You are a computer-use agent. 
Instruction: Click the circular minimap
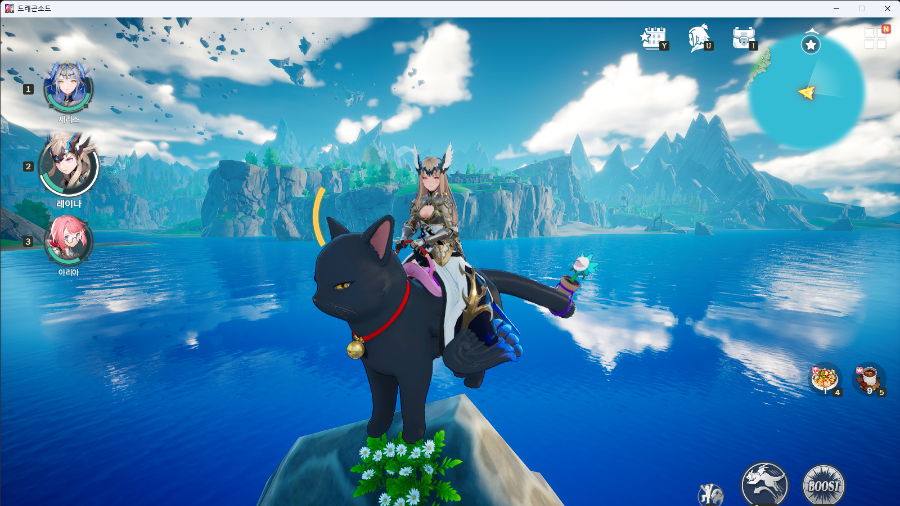pos(806,92)
